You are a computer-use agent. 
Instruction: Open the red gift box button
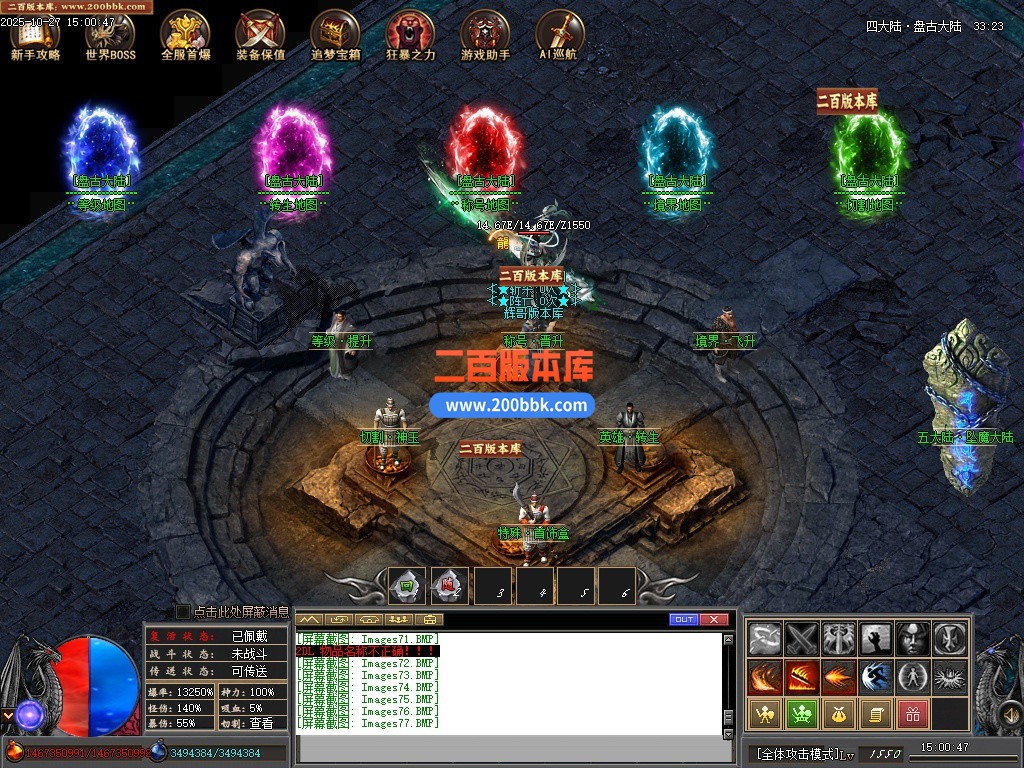tap(912, 714)
